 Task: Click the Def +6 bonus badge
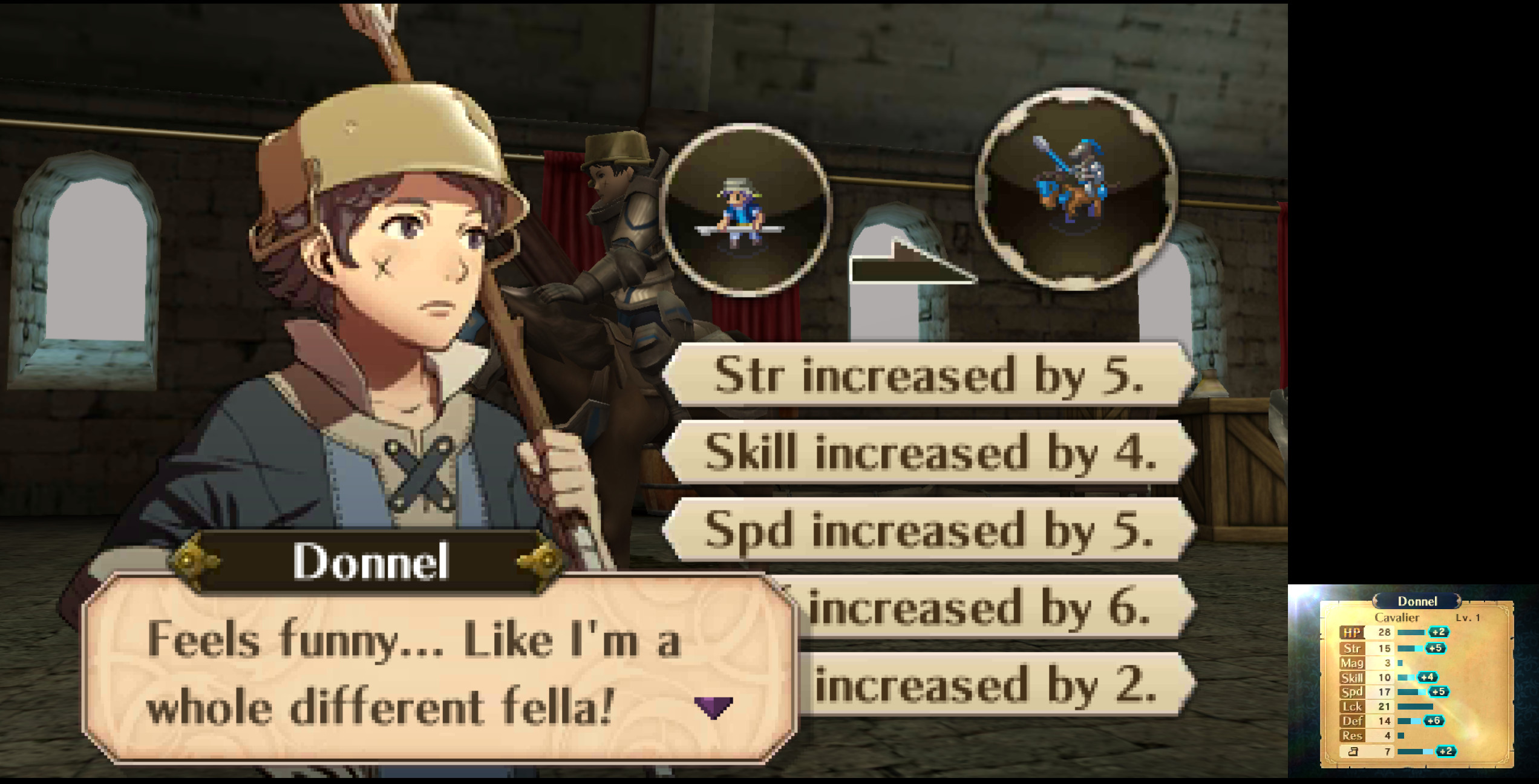tap(1434, 721)
